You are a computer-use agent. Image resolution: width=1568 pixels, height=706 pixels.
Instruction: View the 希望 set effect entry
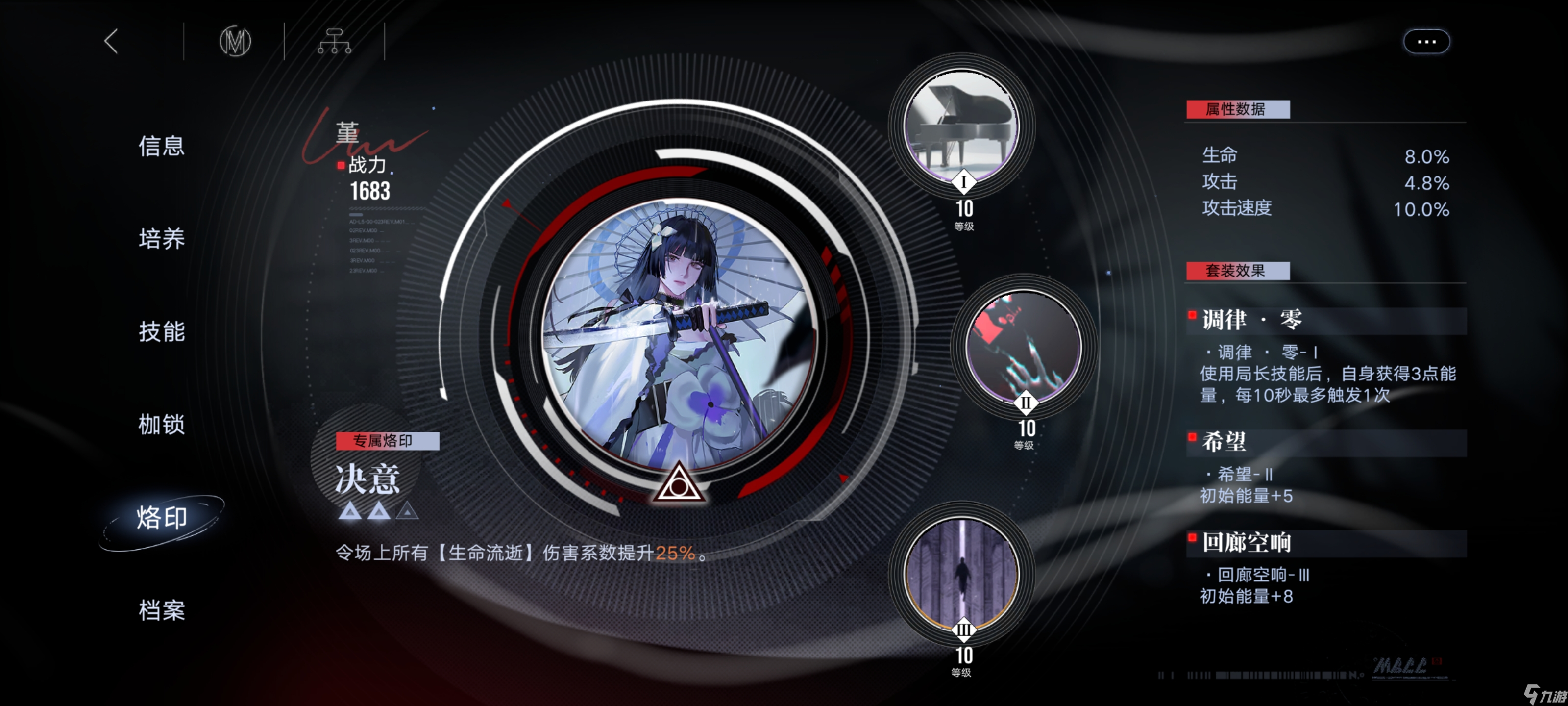[1224, 442]
